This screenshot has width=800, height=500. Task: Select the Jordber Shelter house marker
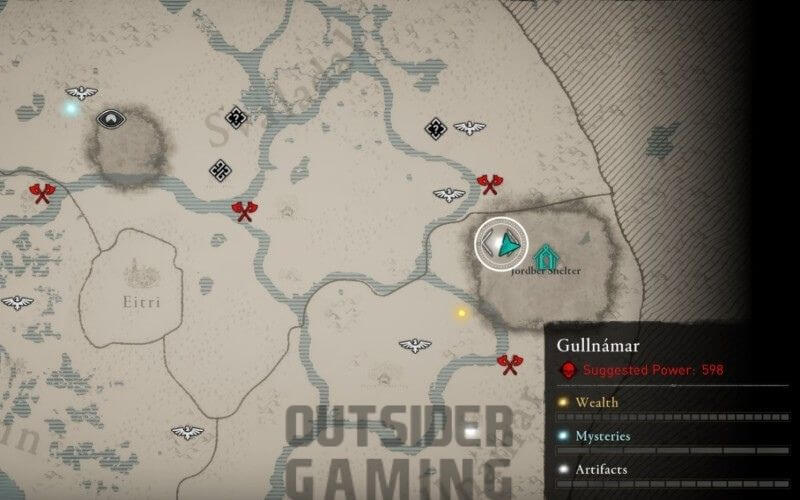(x=545, y=256)
